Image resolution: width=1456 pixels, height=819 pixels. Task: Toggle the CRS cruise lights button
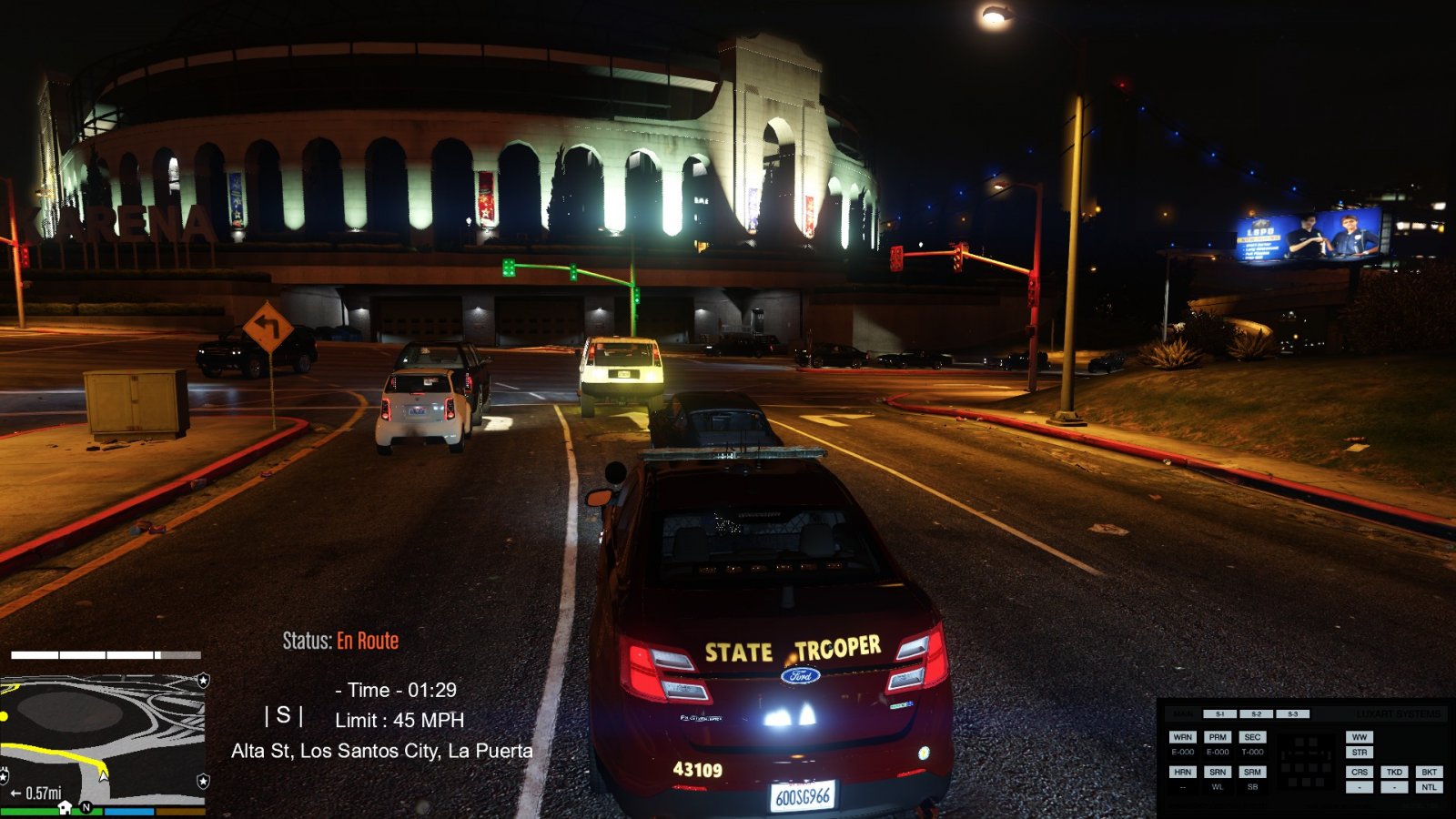point(1360,772)
